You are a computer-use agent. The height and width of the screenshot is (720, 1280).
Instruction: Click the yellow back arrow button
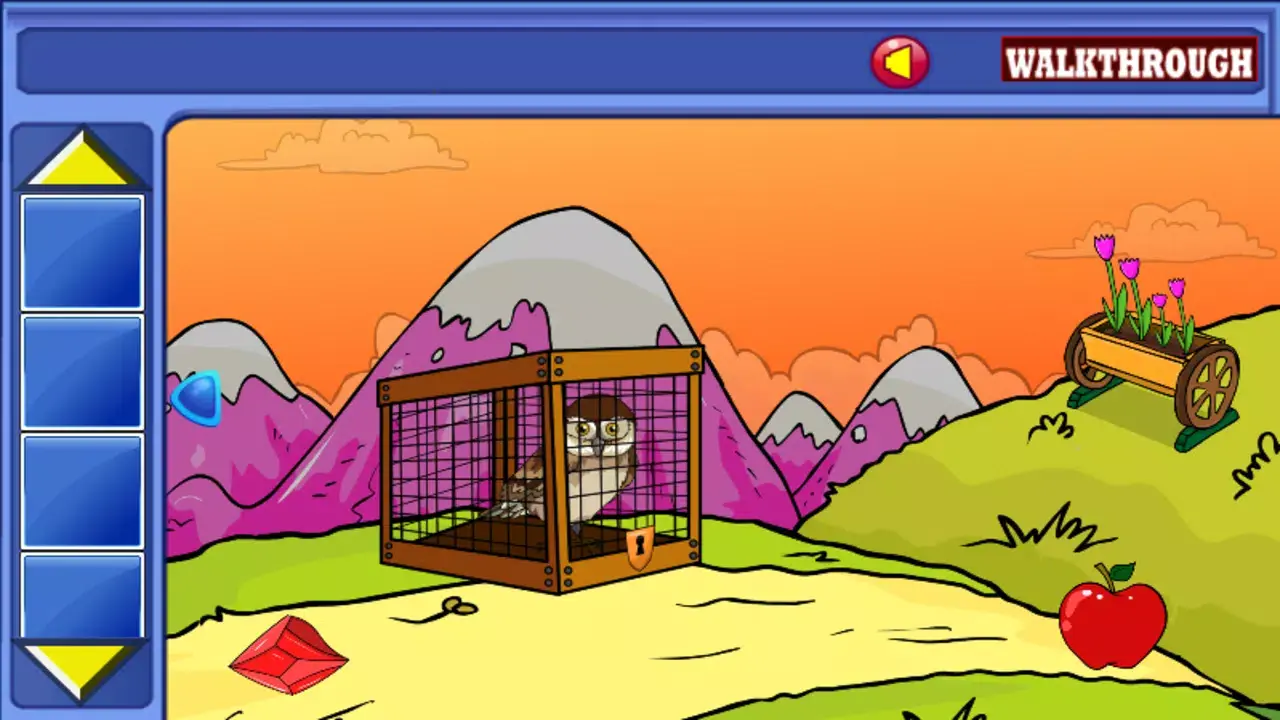[x=898, y=60]
